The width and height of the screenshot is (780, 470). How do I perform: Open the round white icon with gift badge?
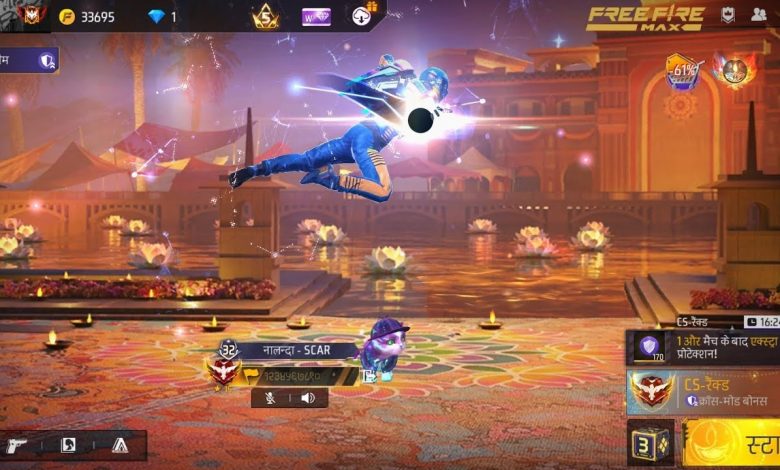(x=363, y=15)
